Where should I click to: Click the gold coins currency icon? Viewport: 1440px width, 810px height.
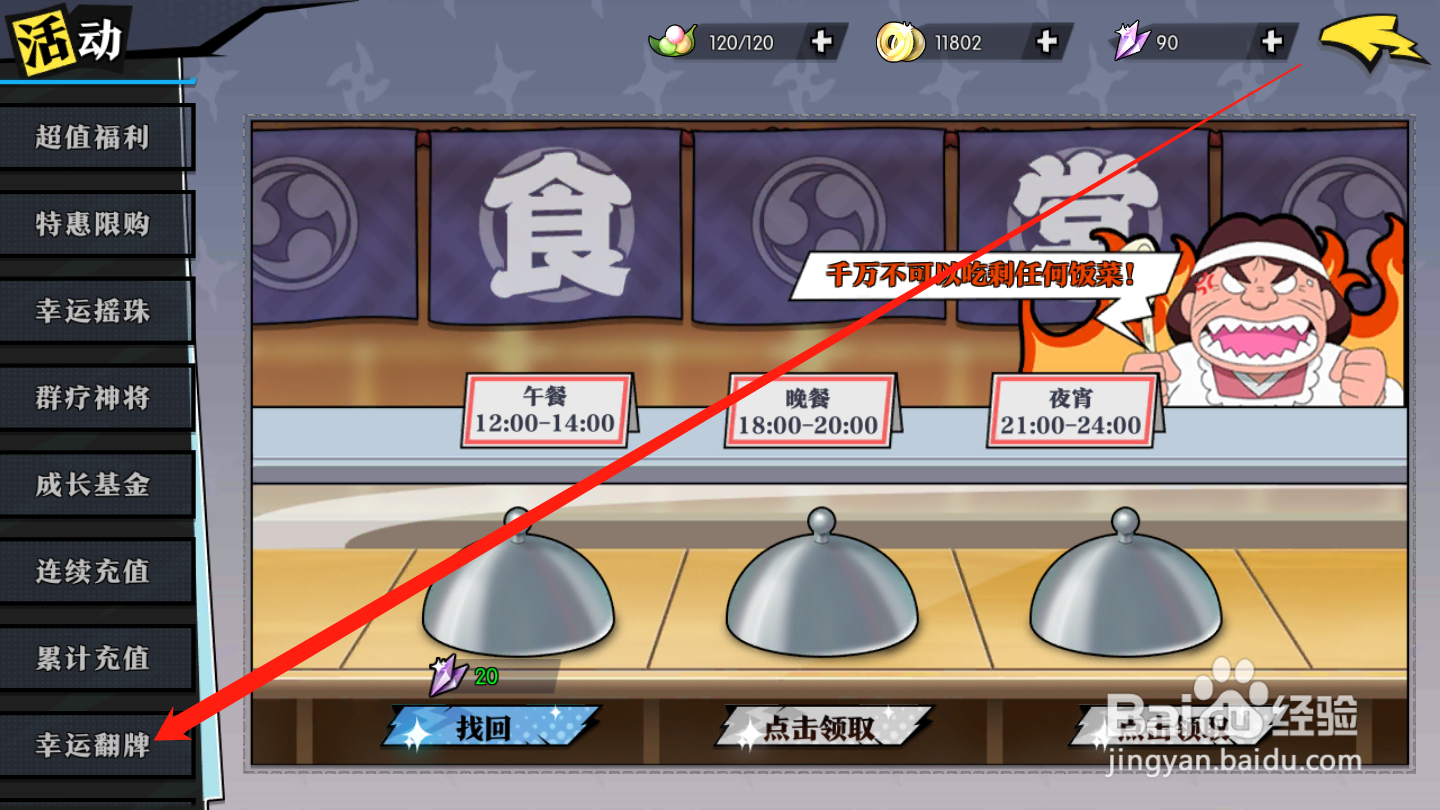coord(899,42)
